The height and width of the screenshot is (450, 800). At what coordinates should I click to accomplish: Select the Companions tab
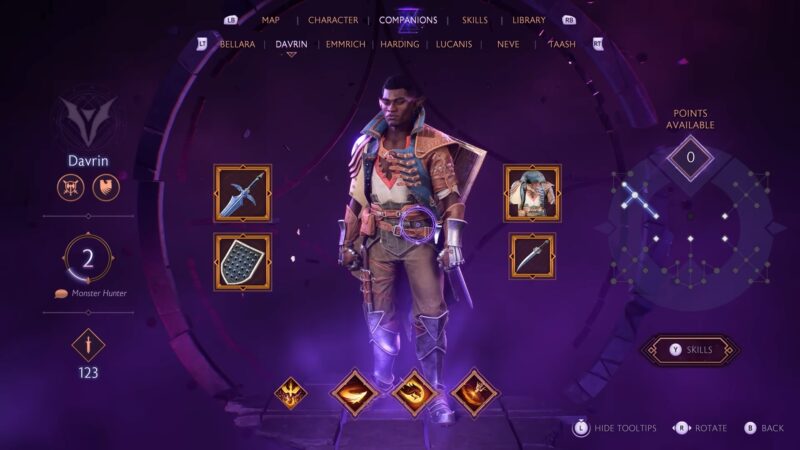(408, 20)
